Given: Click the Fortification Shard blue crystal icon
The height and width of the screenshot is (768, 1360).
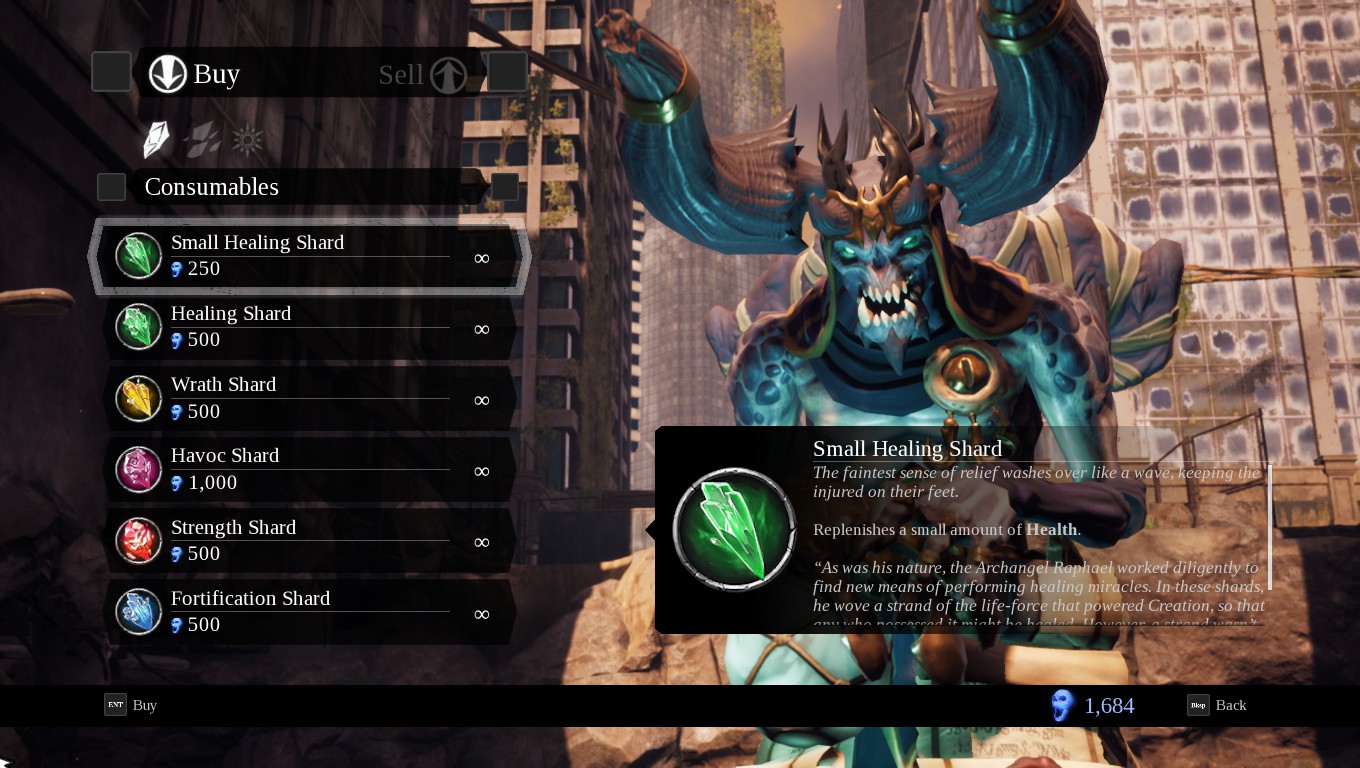Looking at the screenshot, I should click(x=138, y=611).
